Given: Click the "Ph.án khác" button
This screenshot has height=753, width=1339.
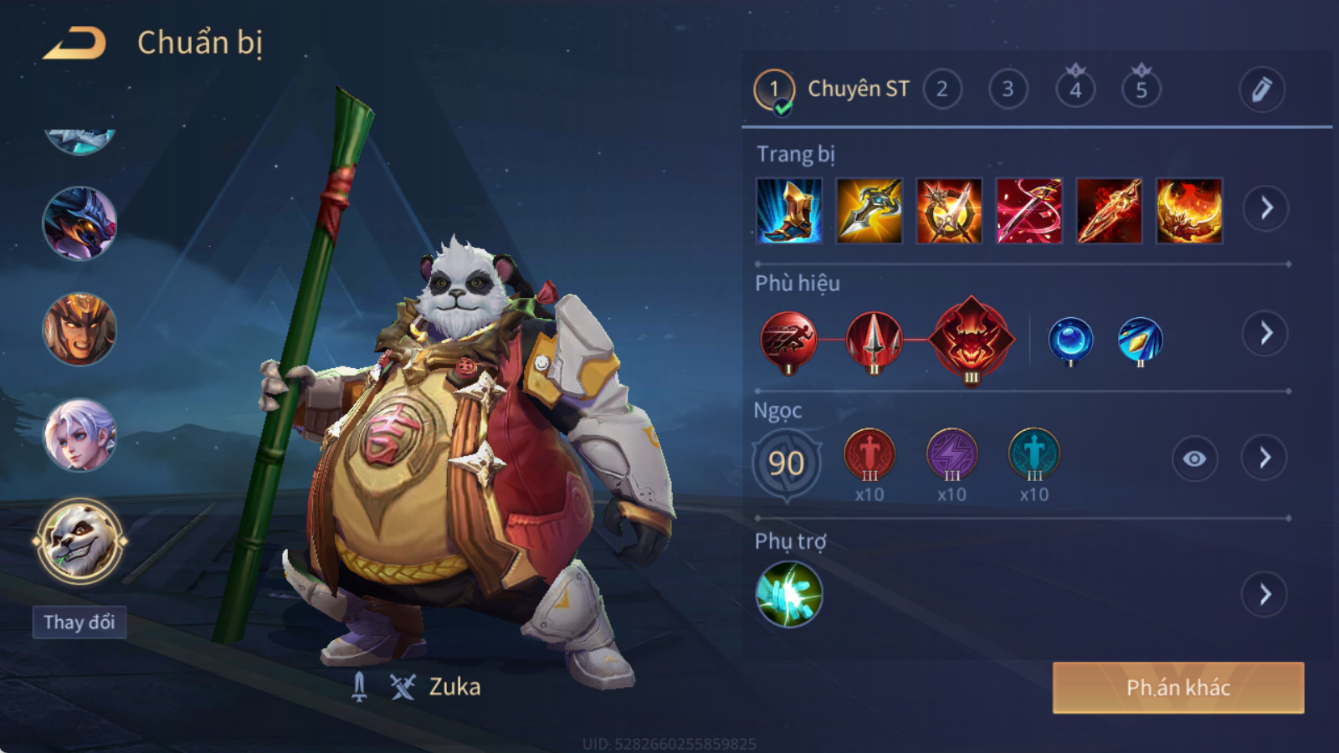Looking at the screenshot, I should point(1178,688).
